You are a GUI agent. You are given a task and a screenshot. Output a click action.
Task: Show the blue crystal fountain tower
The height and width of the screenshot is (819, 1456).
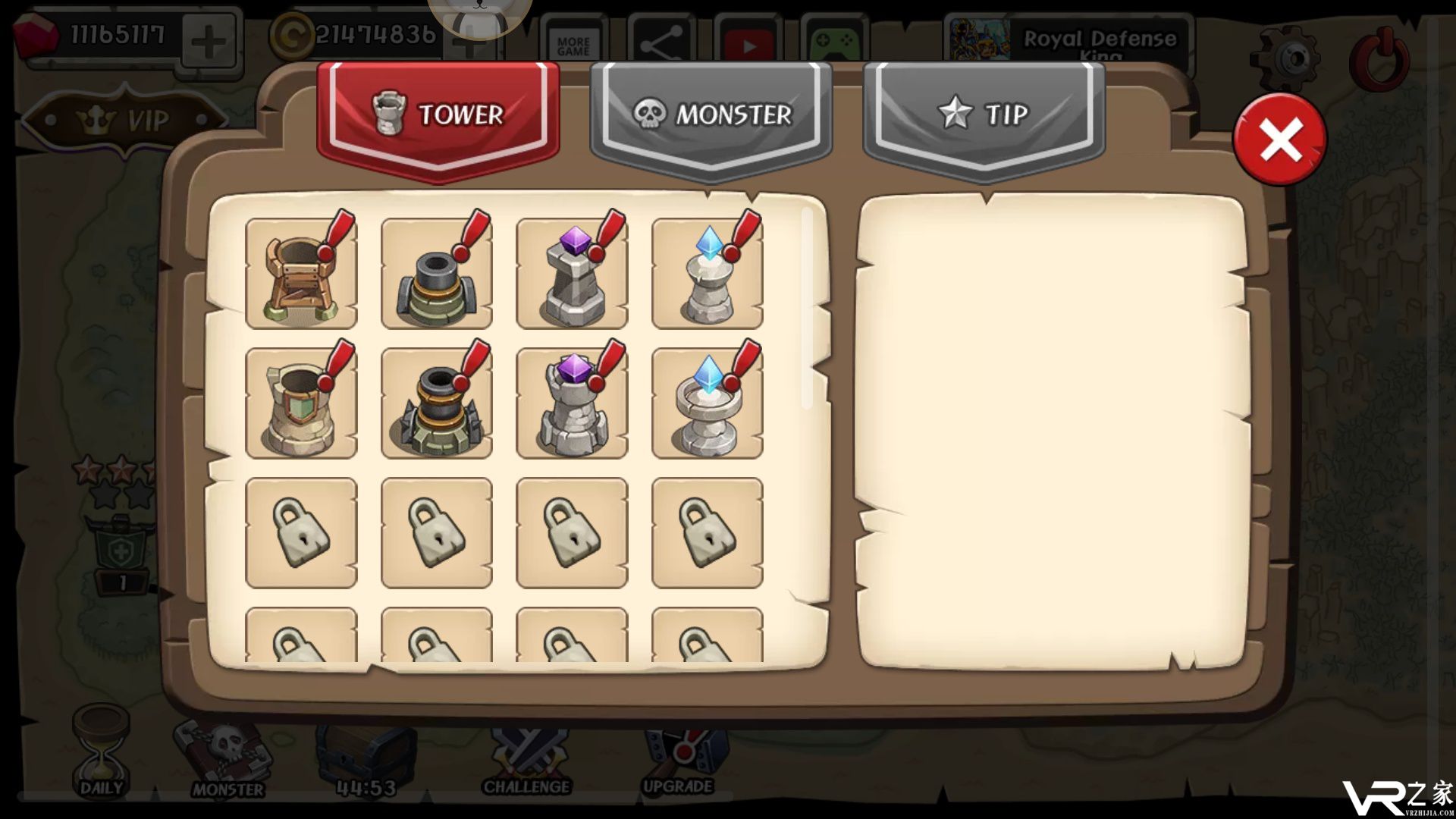(x=707, y=403)
